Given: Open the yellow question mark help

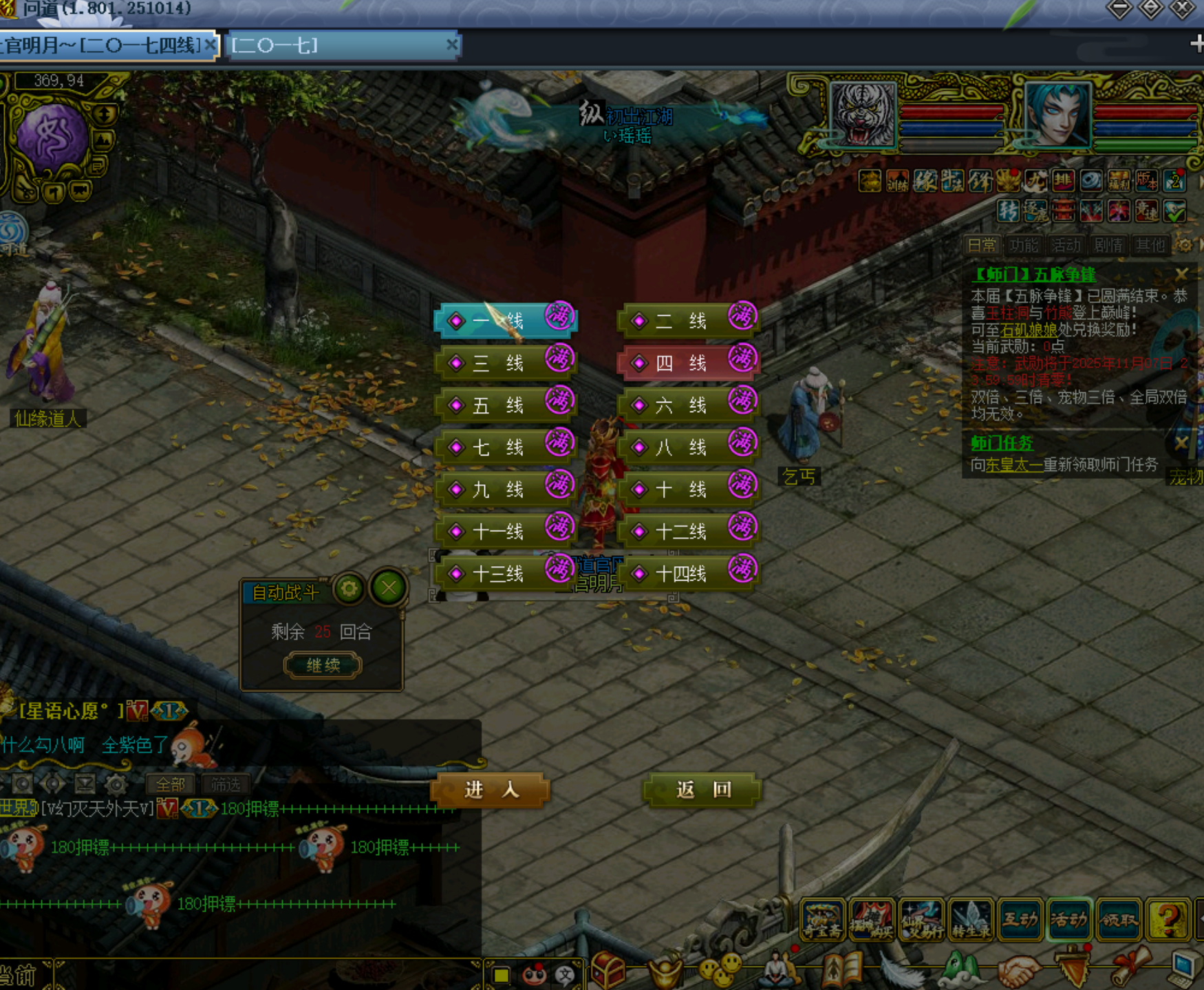Looking at the screenshot, I should point(1168,919).
